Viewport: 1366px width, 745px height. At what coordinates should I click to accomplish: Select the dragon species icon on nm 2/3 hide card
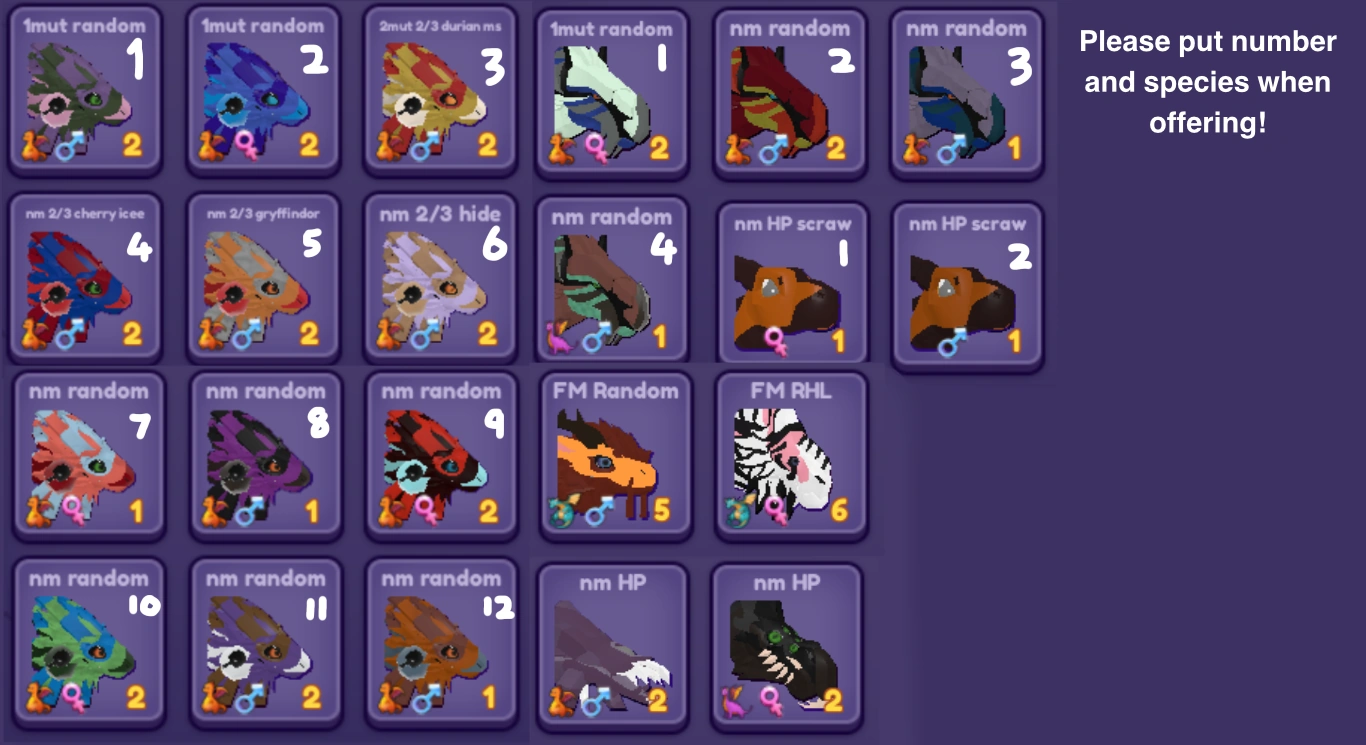pos(385,335)
